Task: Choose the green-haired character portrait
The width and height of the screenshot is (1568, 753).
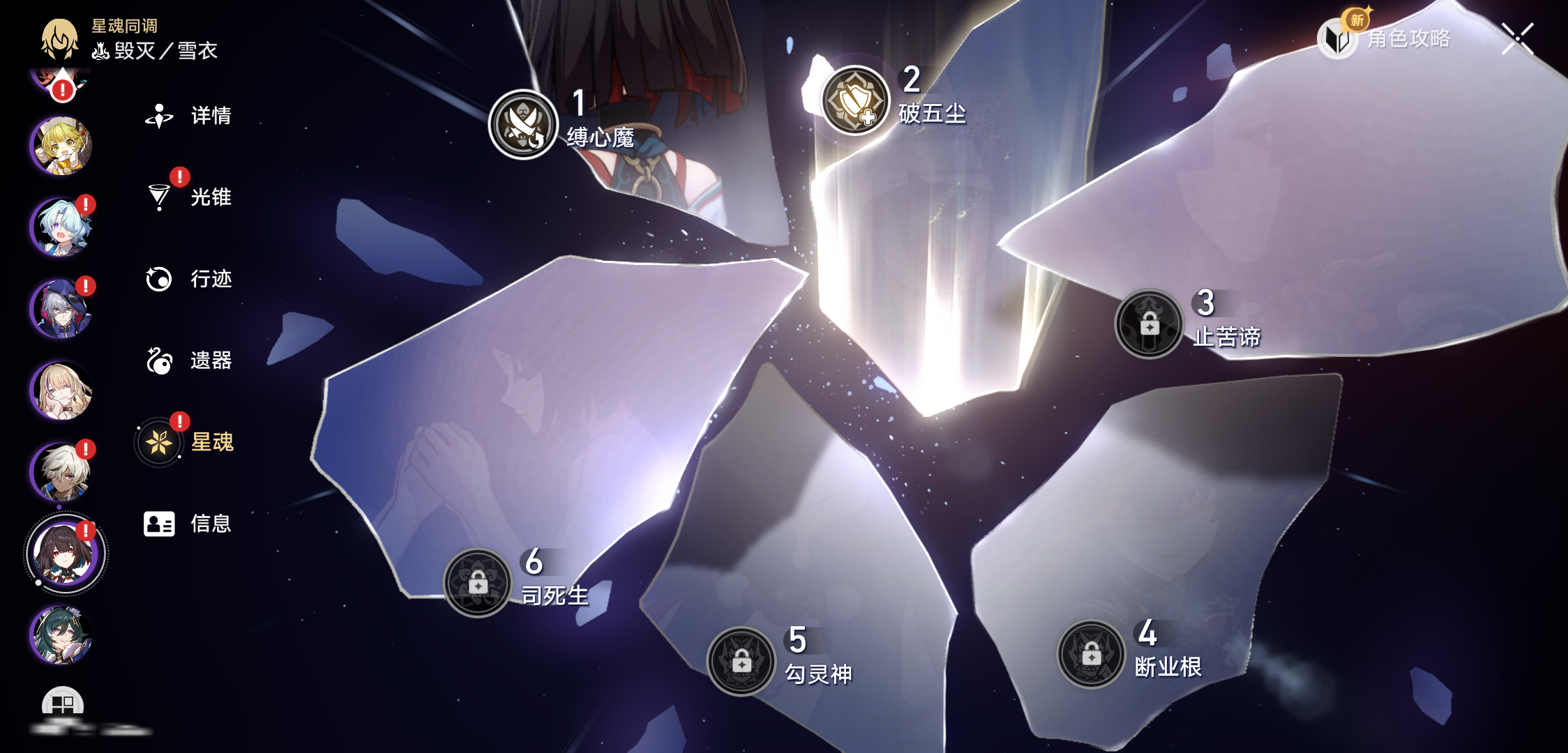Action: coord(61,635)
